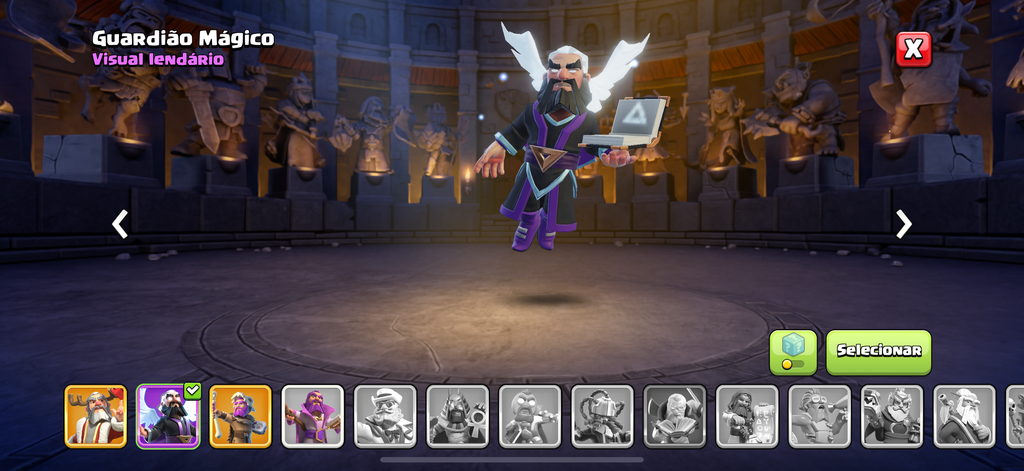This screenshot has width=1024, height=471.
Task: Select the purple-robed Warden skin thumbnail
Action: point(312,416)
